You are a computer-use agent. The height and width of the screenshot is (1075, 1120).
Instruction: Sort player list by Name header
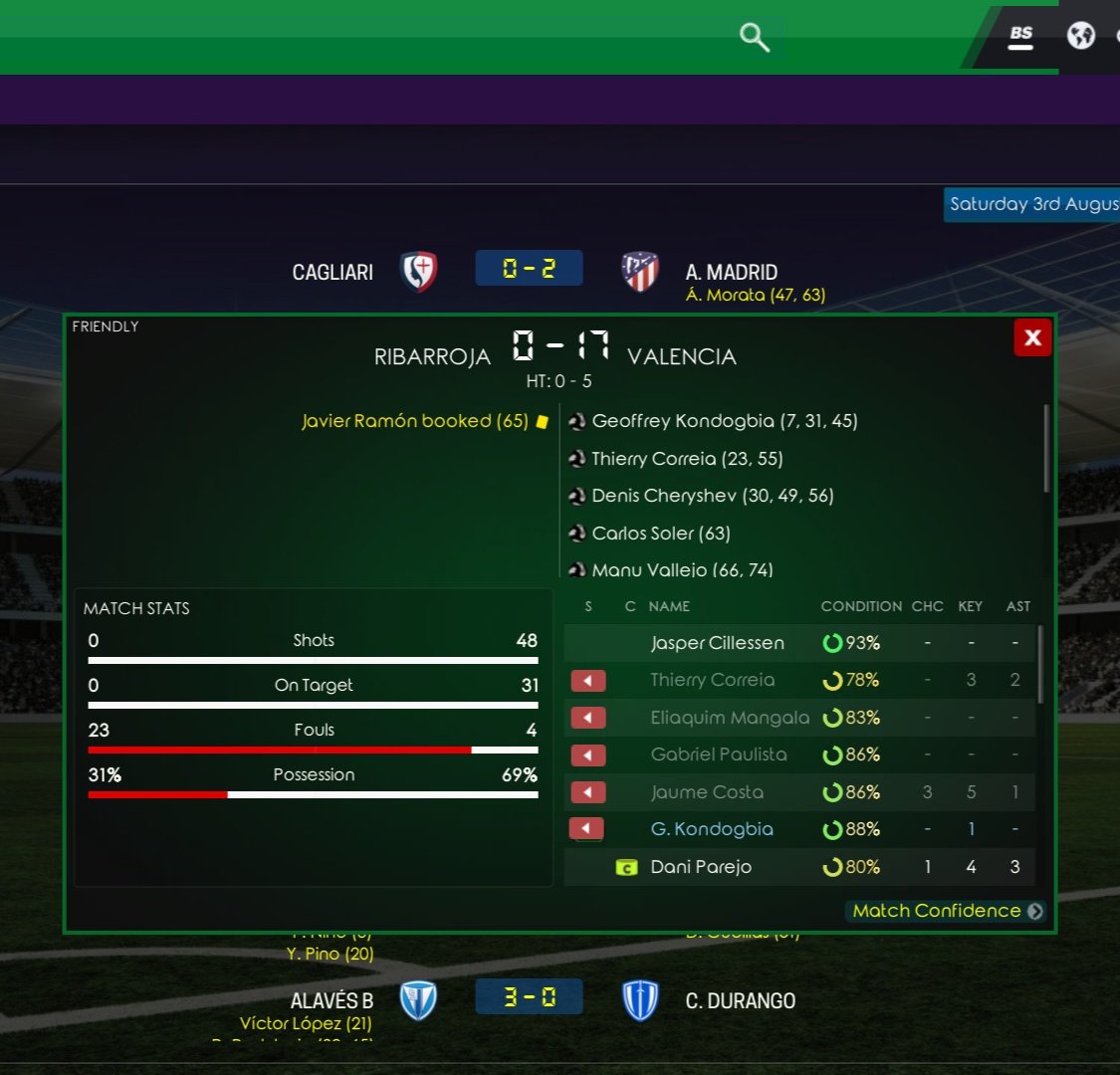[x=669, y=606]
